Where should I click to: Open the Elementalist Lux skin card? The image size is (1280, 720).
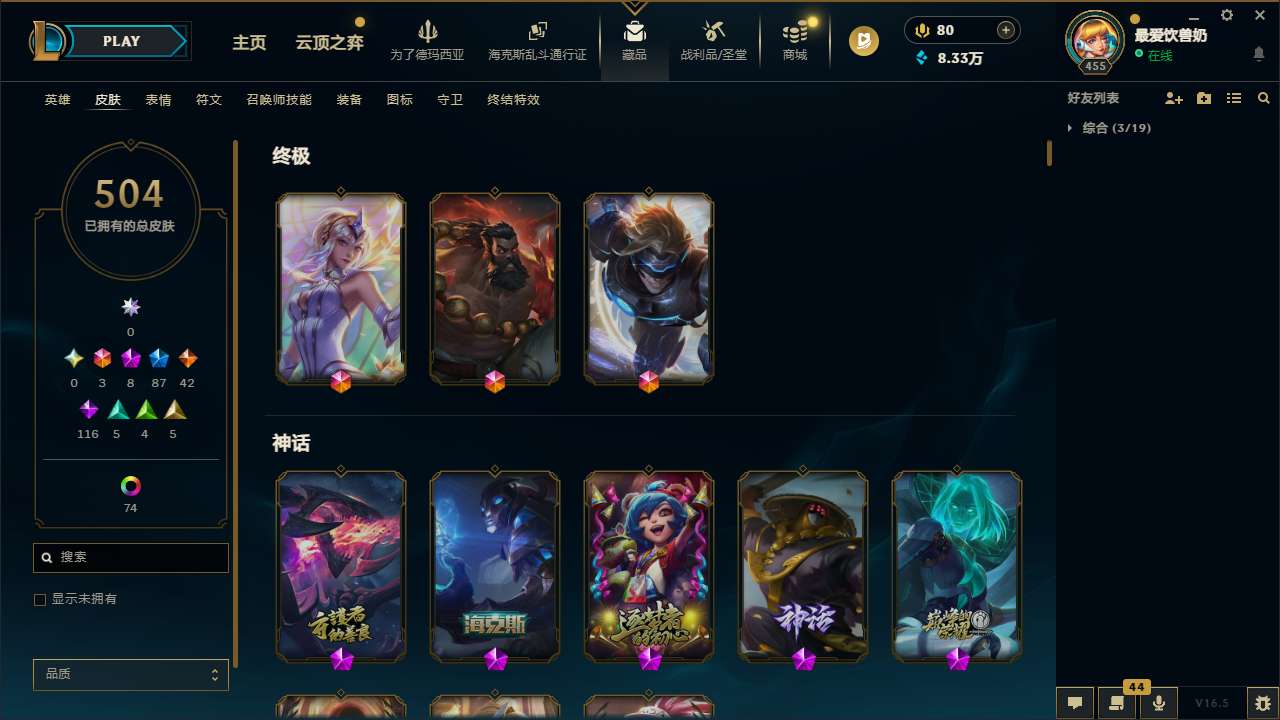340,288
